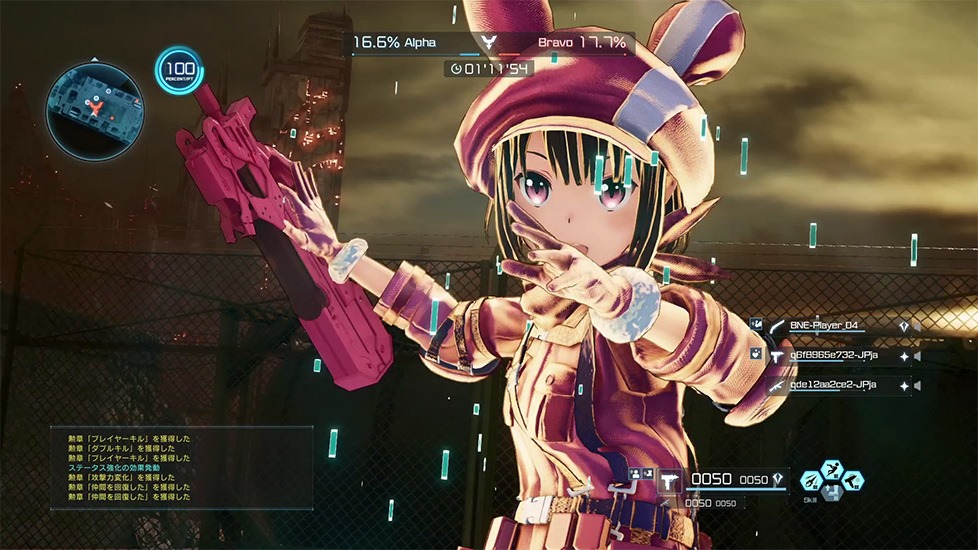The image size is (978, 550).
Task: Click the medal notification log panel
Action: [x=182, y=468]
